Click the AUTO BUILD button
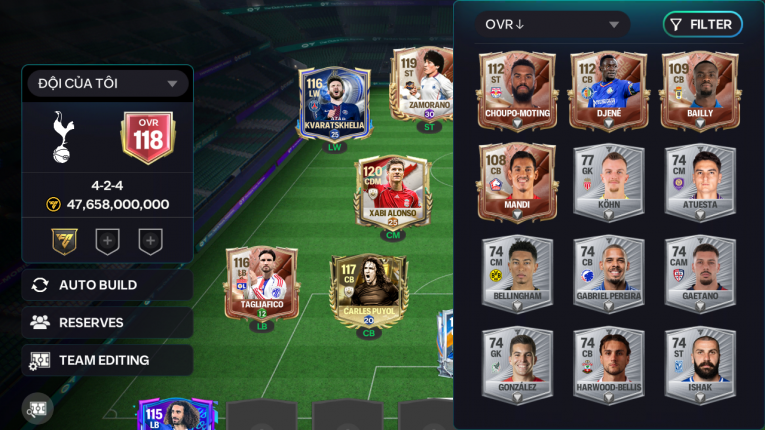This screenshot has width=765, height=430. (x=107, y=285)
